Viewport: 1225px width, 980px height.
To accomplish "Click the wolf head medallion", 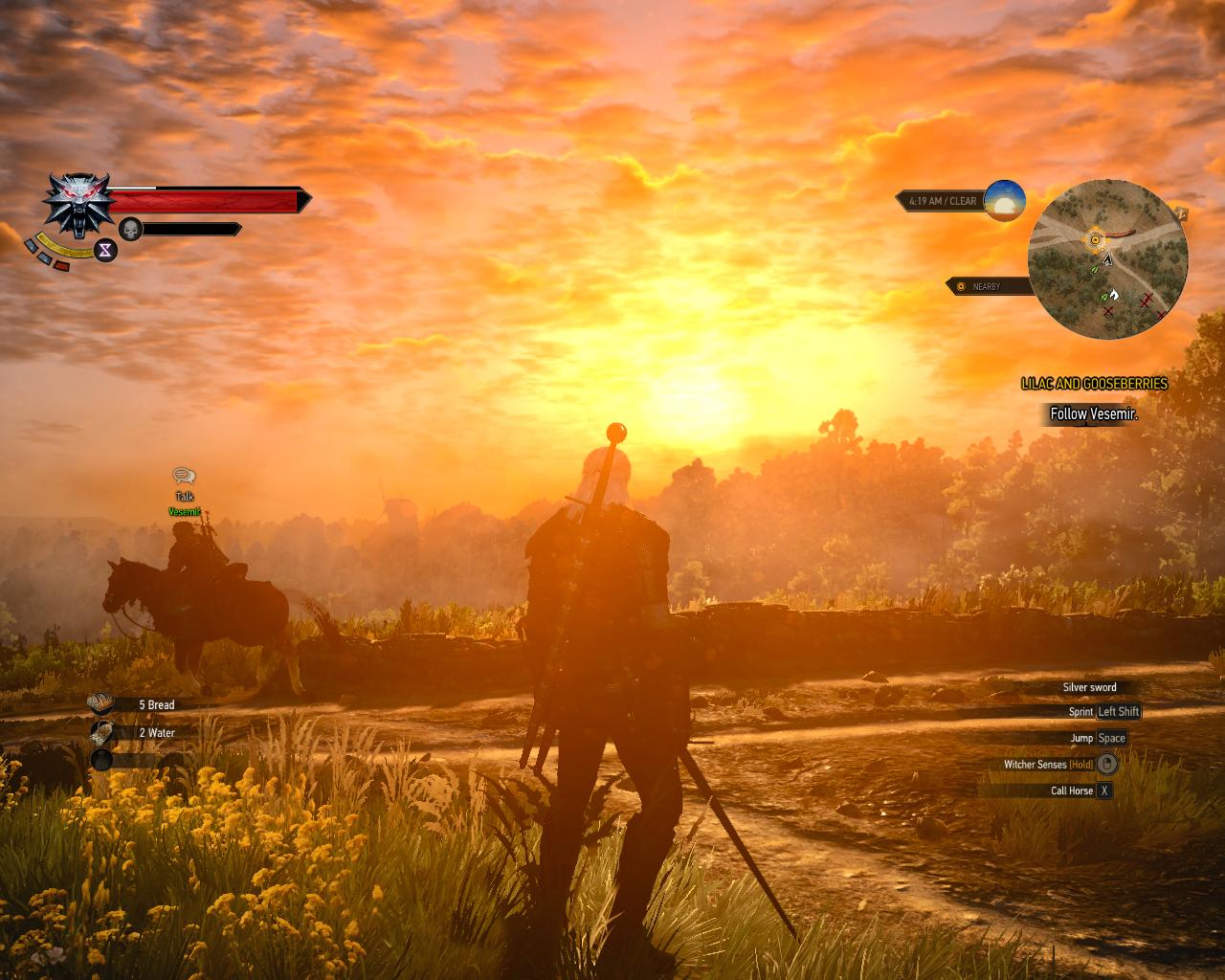I will pyautogui.click(x=78, y=204).
